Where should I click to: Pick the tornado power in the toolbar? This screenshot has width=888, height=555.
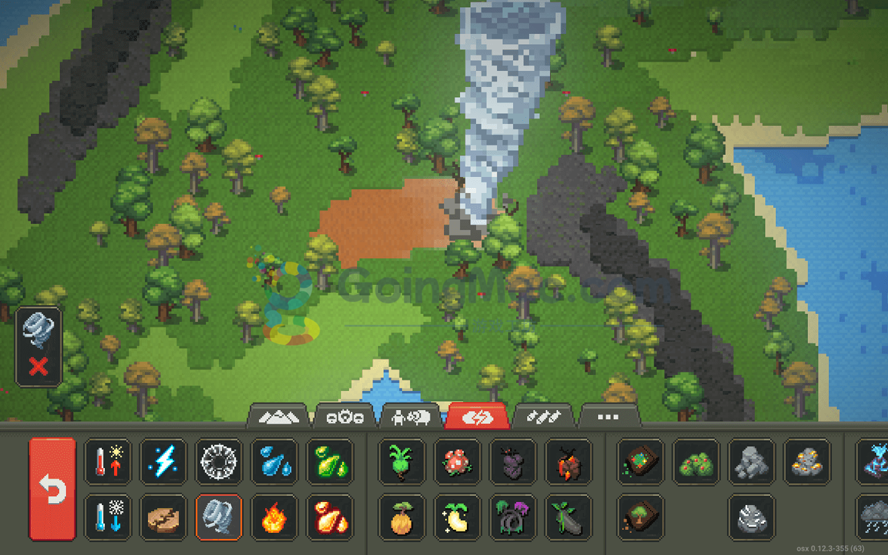click(218, 518)
